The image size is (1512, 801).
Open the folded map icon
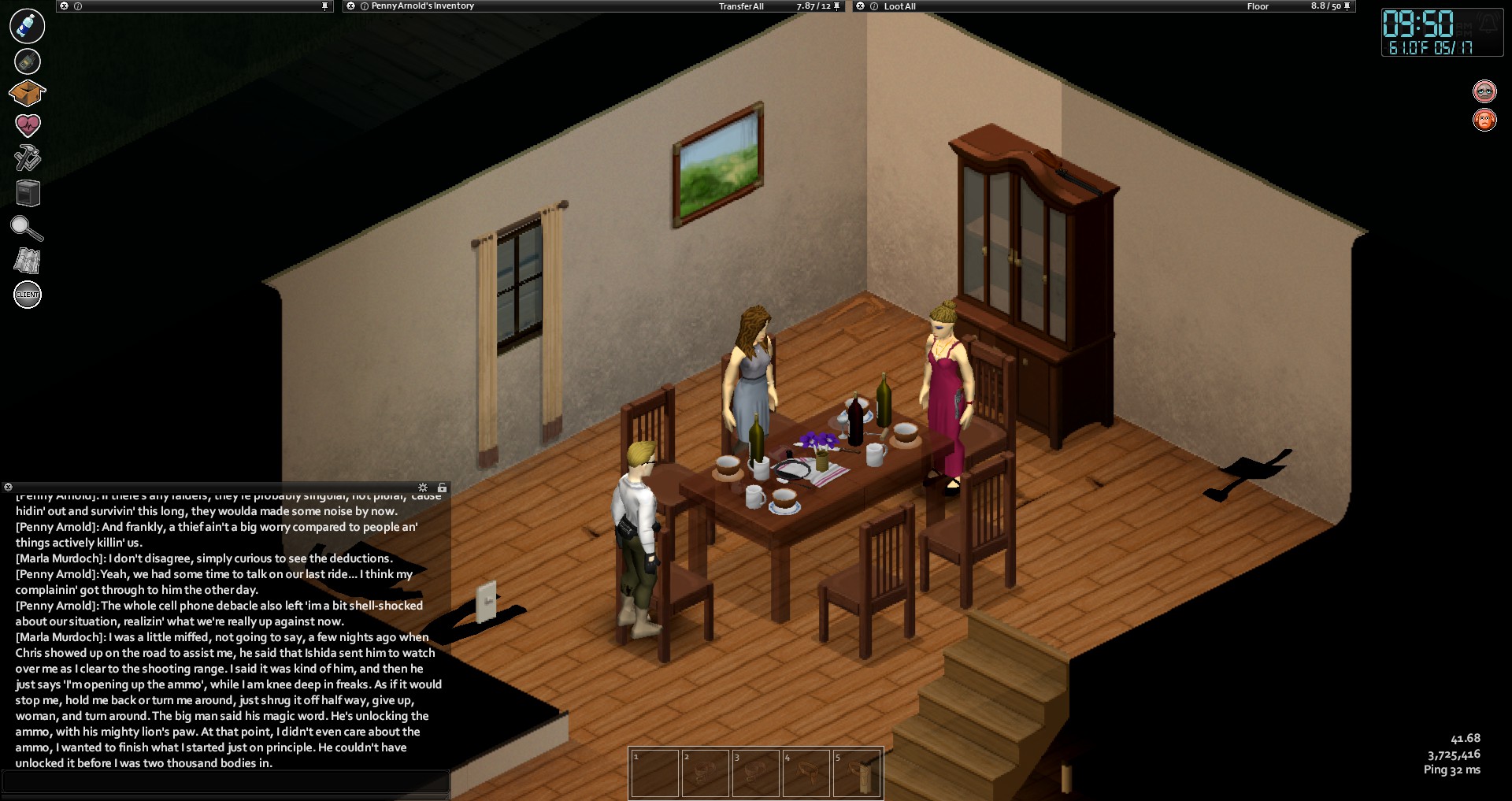27,261
